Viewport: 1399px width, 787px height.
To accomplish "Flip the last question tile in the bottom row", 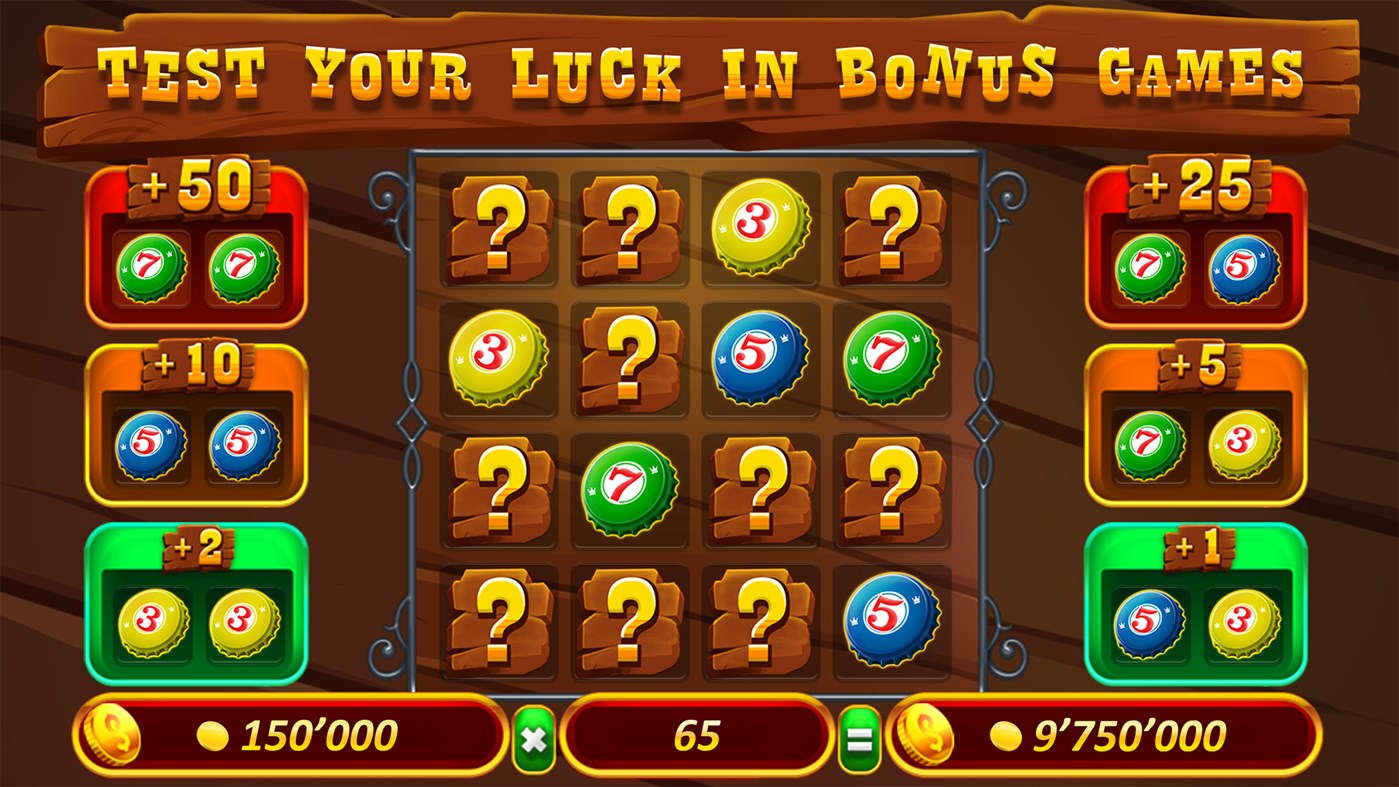I will coord(759,618).
